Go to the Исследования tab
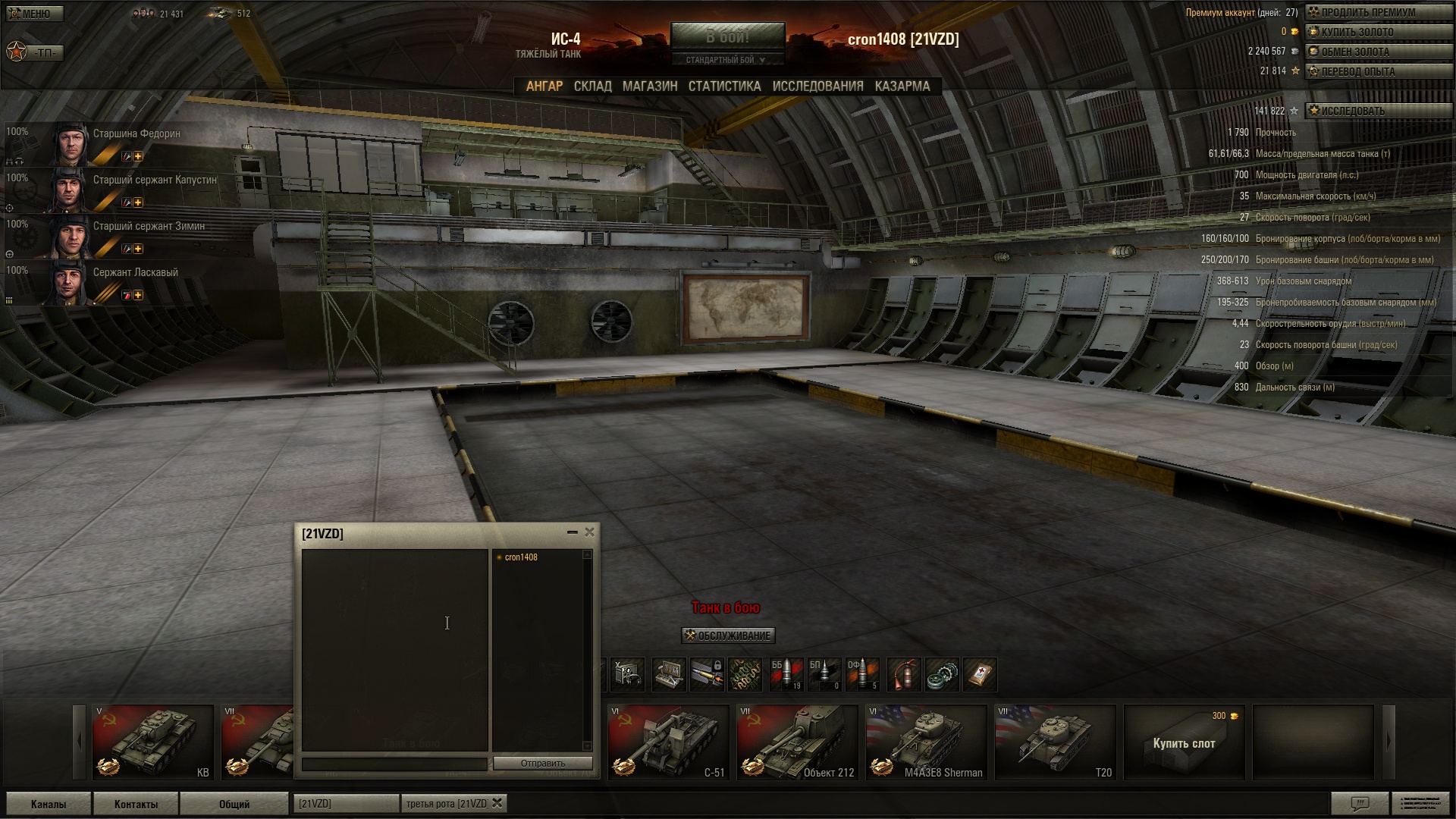Viewport: 1456px width, 819px height. (x=817, y=86)
